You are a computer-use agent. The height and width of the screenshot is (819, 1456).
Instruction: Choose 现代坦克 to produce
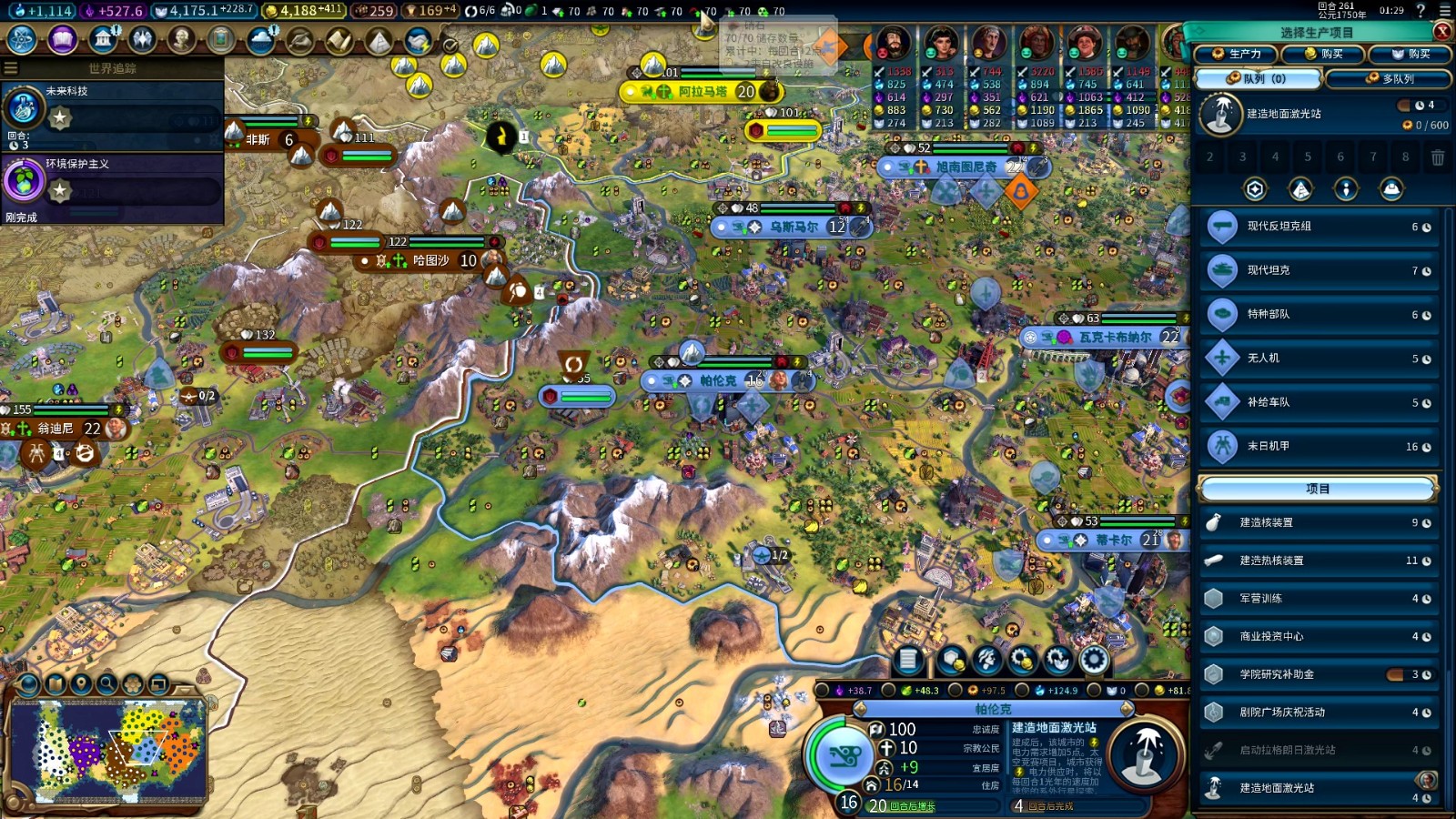(1316, 270)
